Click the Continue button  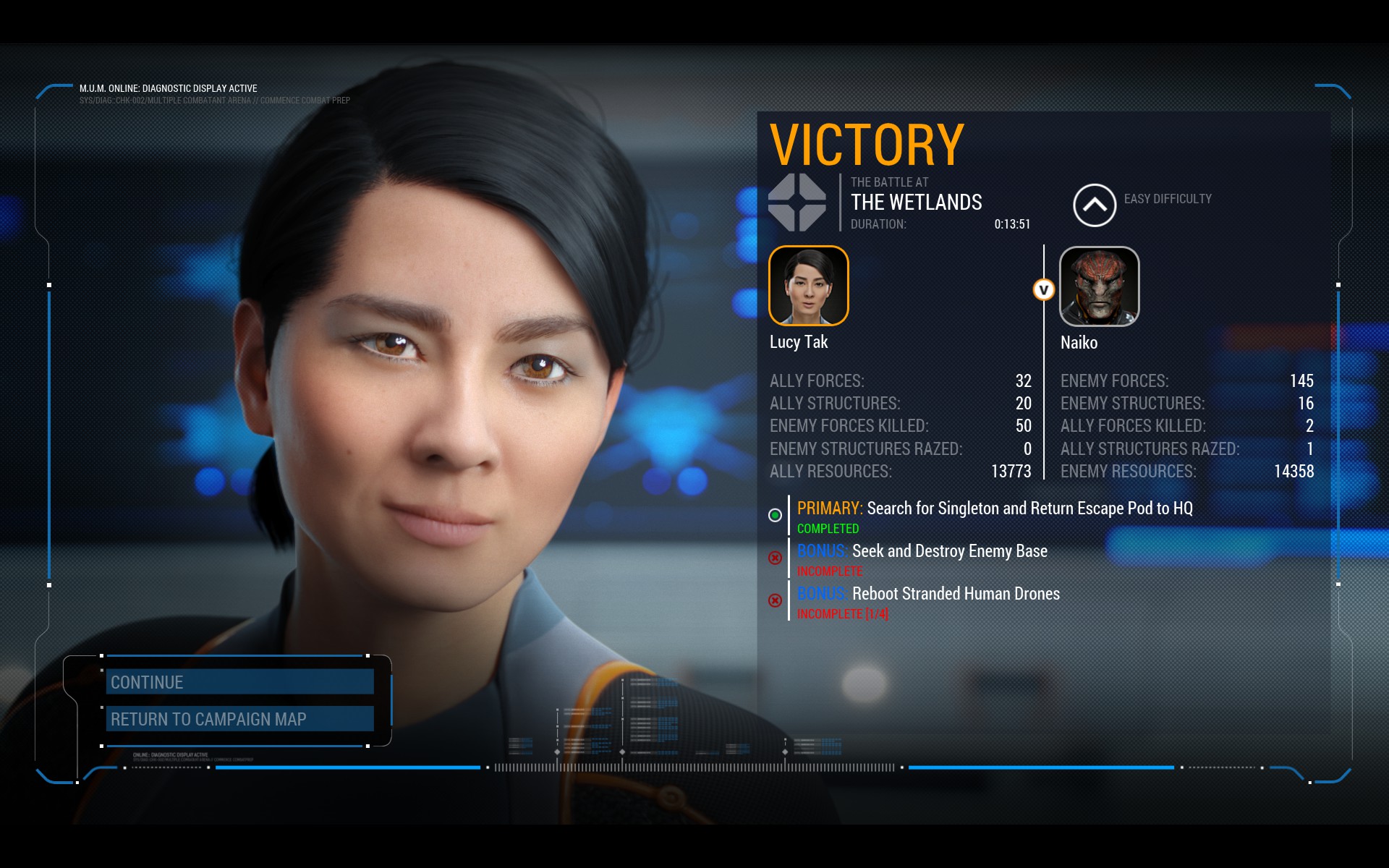[239, 682]
